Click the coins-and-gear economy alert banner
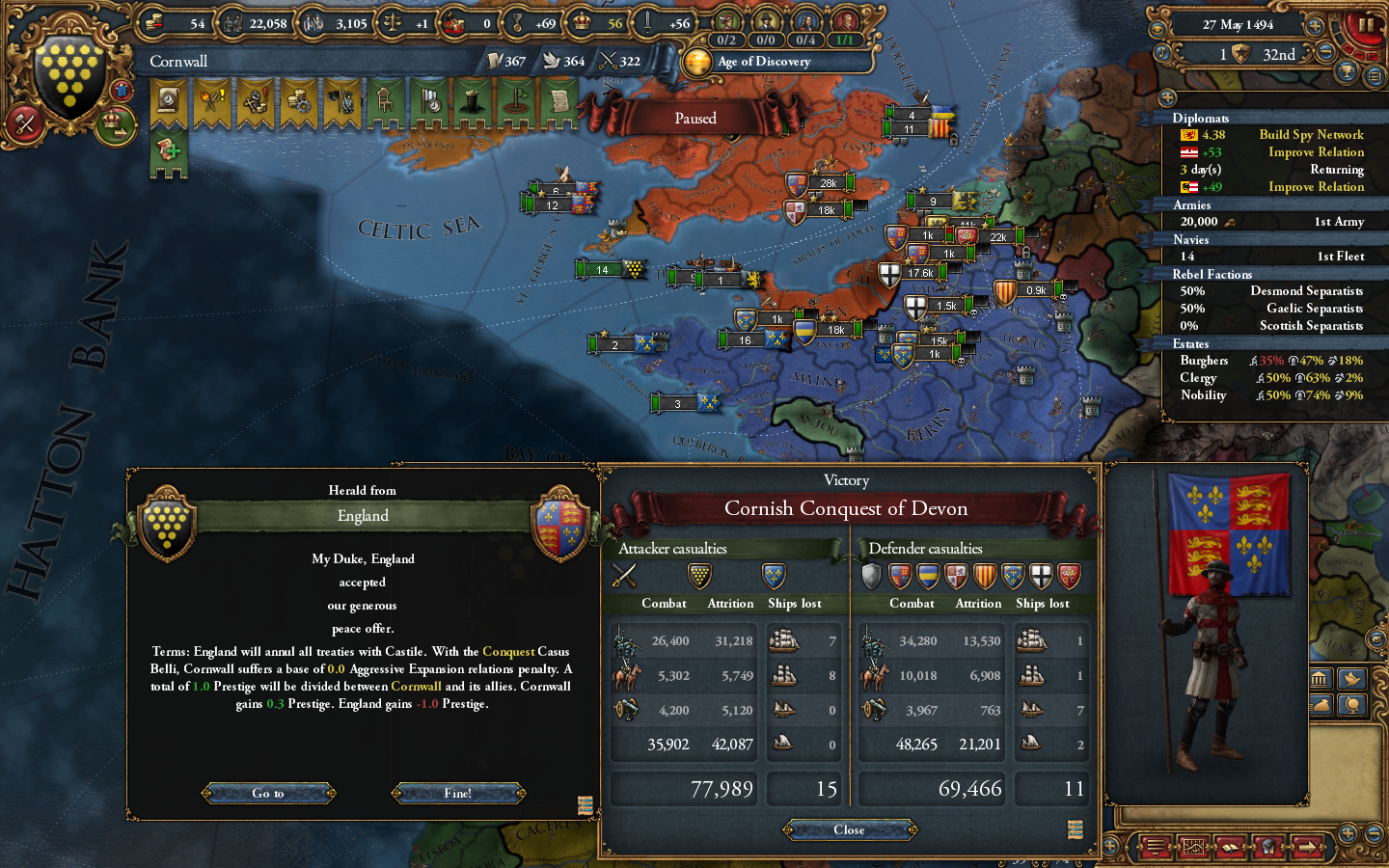Image resolution: width=1389 pixels, height=868 pixels. click(299, 101)
